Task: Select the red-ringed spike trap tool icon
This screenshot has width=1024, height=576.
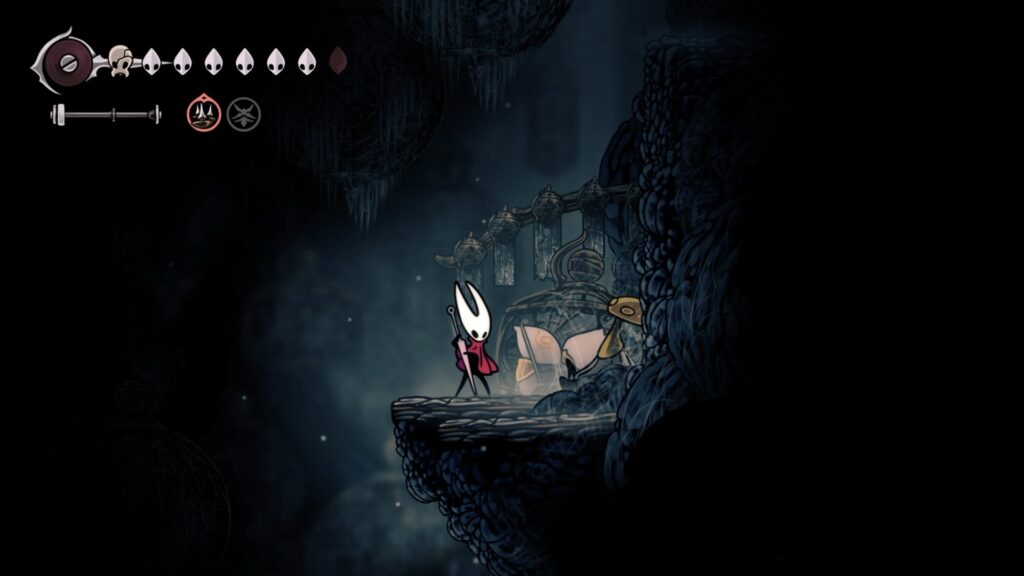Action: [x=202, y=114]
